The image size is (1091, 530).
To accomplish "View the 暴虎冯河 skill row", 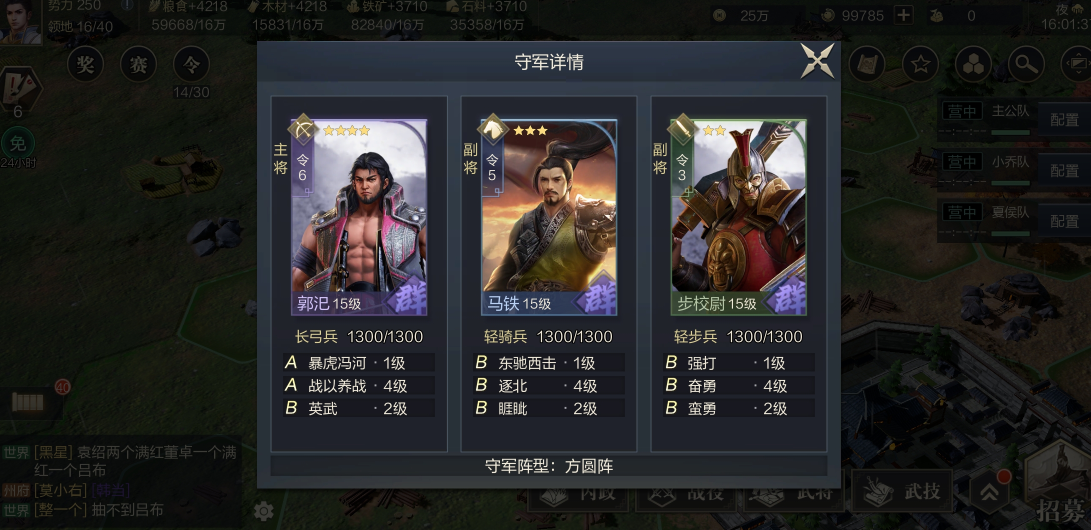I will point(359,363).
